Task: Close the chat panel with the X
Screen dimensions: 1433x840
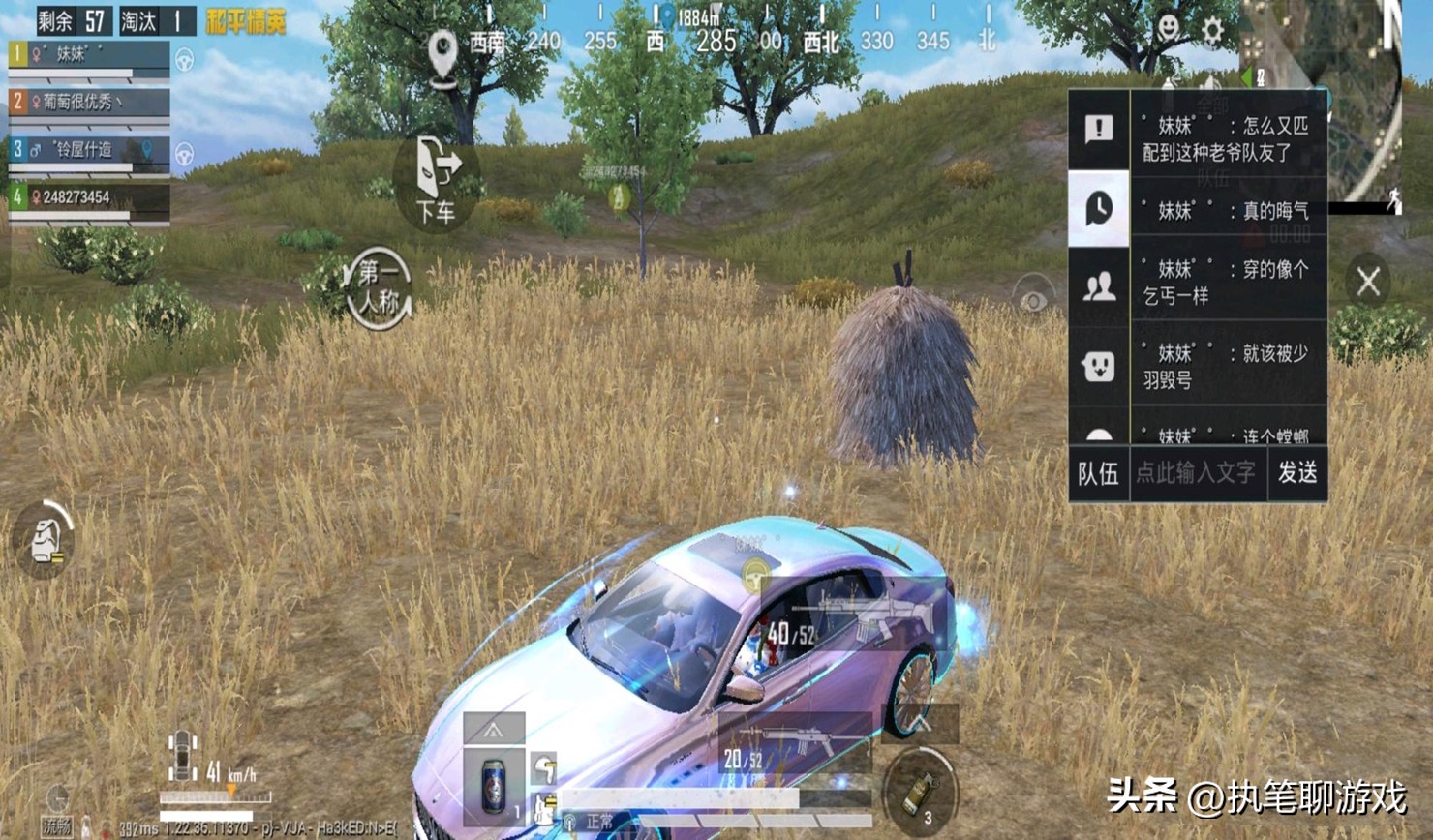Action: [1367, 282]
